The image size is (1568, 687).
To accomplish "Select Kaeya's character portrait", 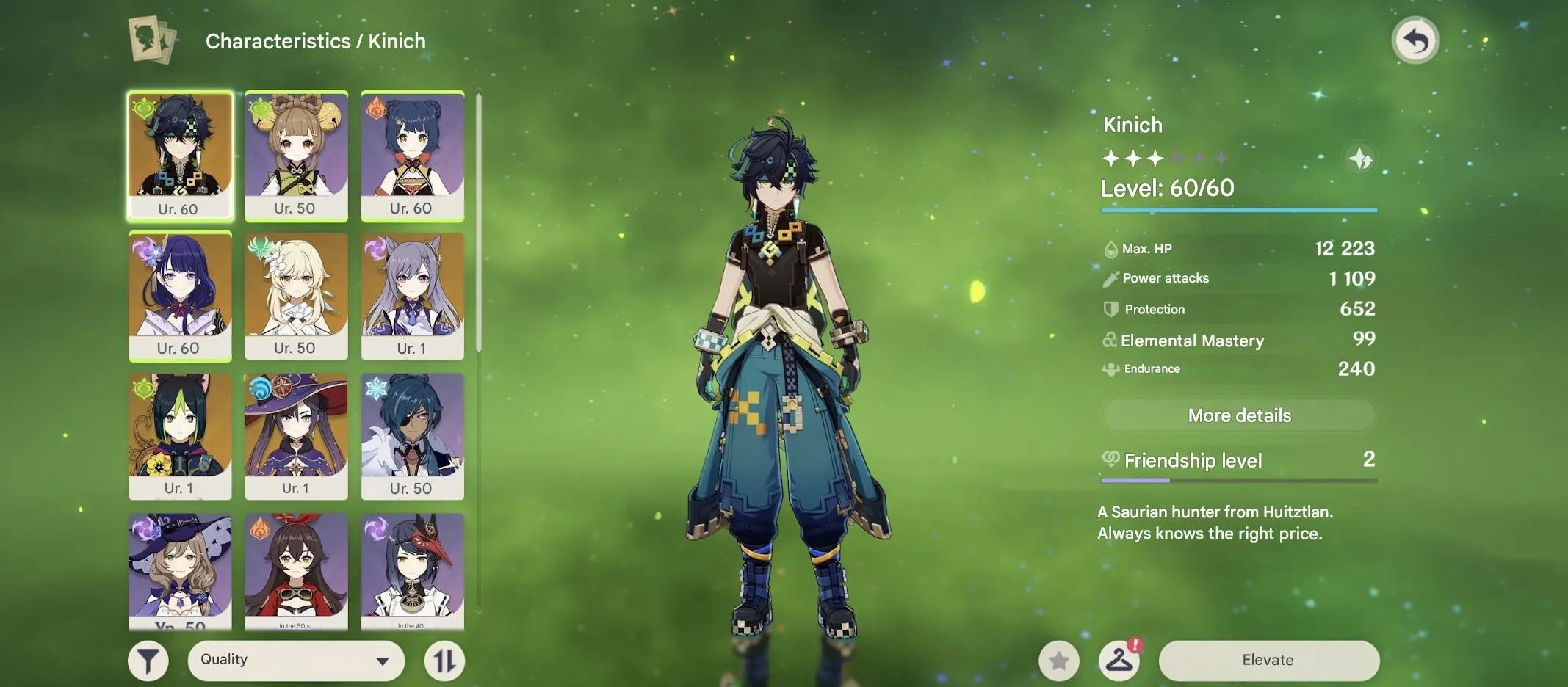I will (412, 436).
